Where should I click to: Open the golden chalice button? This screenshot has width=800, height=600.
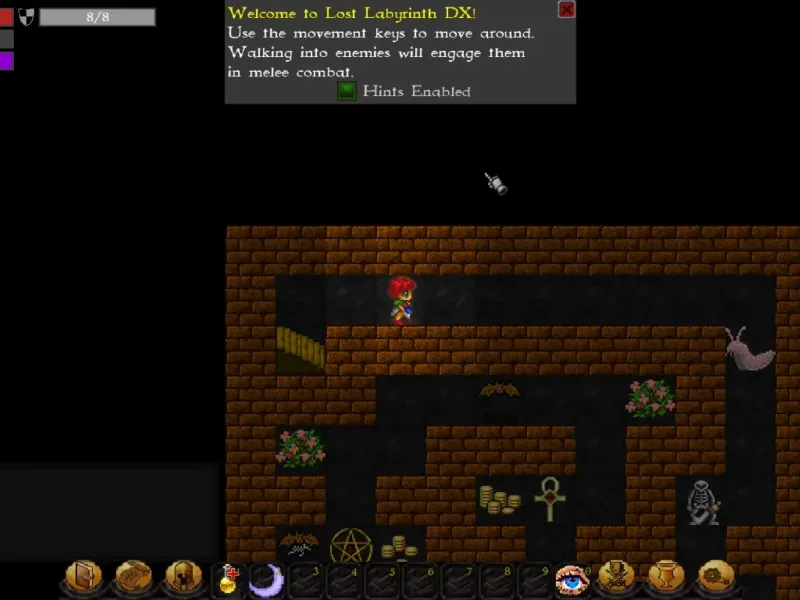(x=665, y=577)
